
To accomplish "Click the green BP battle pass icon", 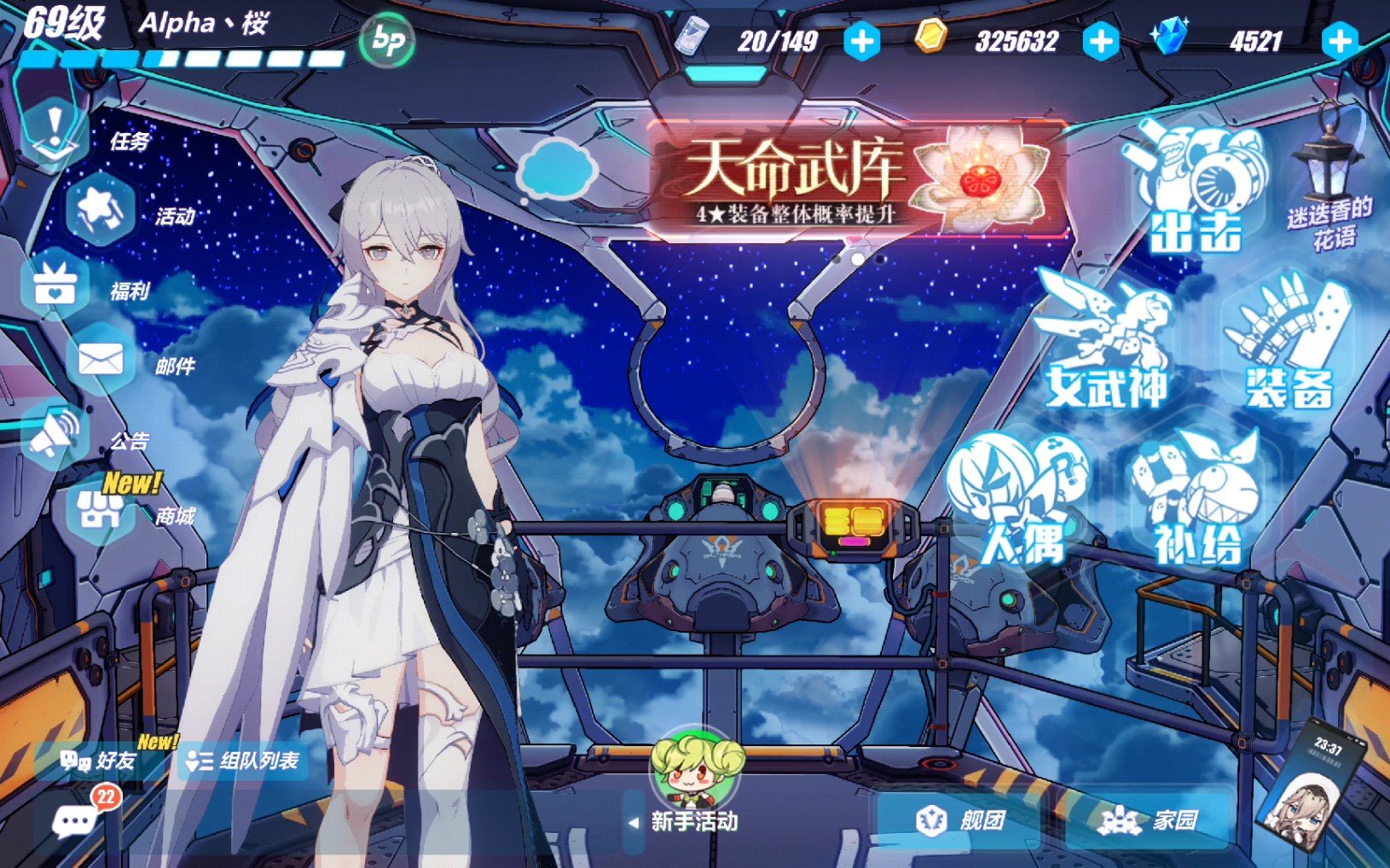I will (388, 40).
